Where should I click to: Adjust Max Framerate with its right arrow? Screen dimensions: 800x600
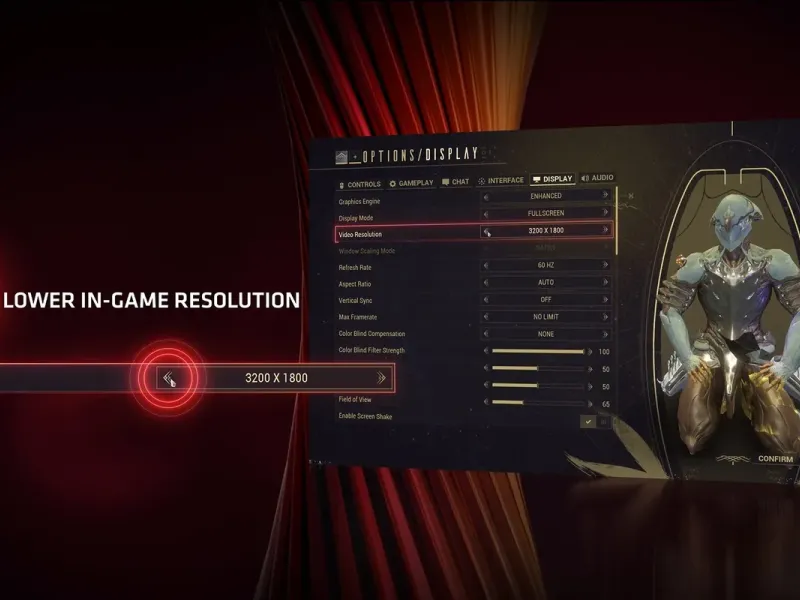coord(605,316)
